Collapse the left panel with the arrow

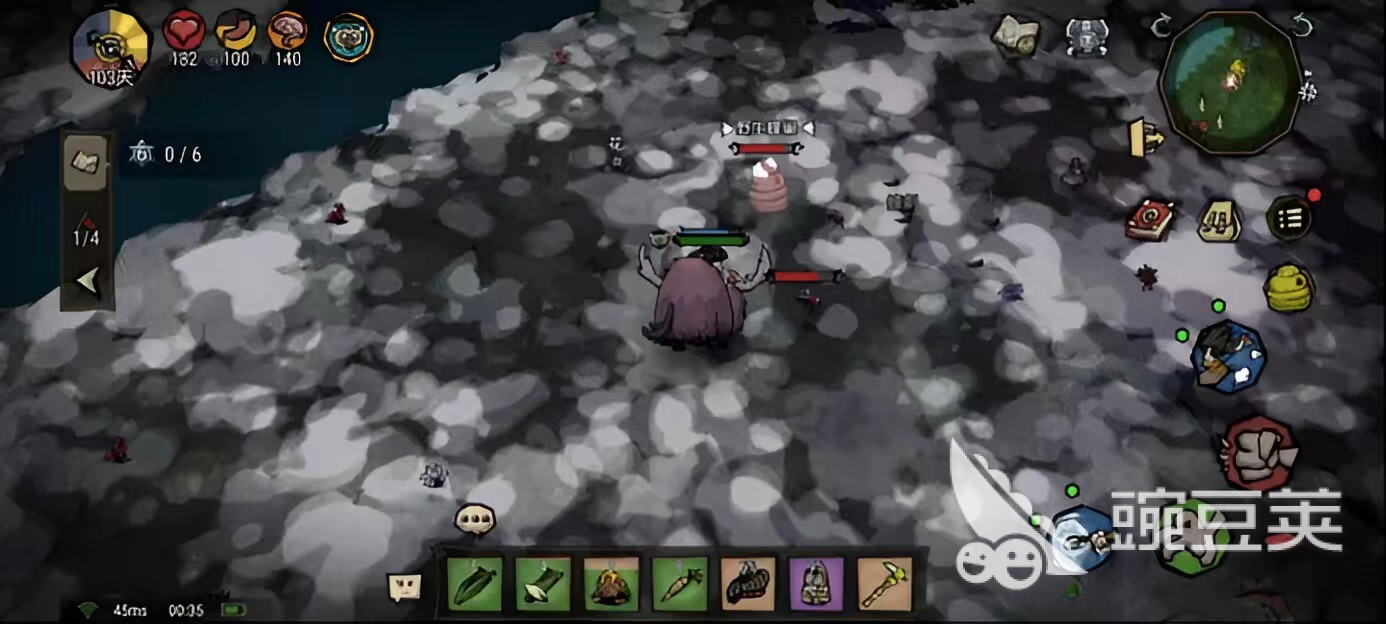click(88, 282)
